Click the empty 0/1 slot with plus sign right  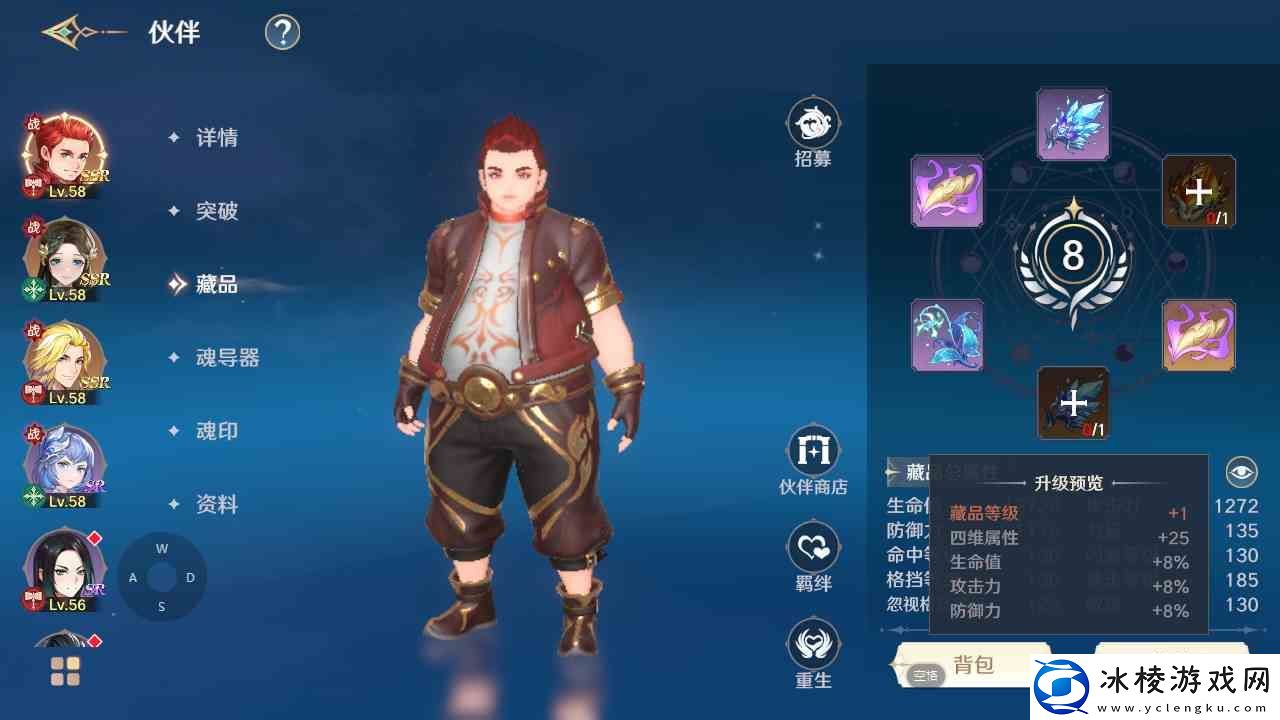click(x=1198, y=192)
